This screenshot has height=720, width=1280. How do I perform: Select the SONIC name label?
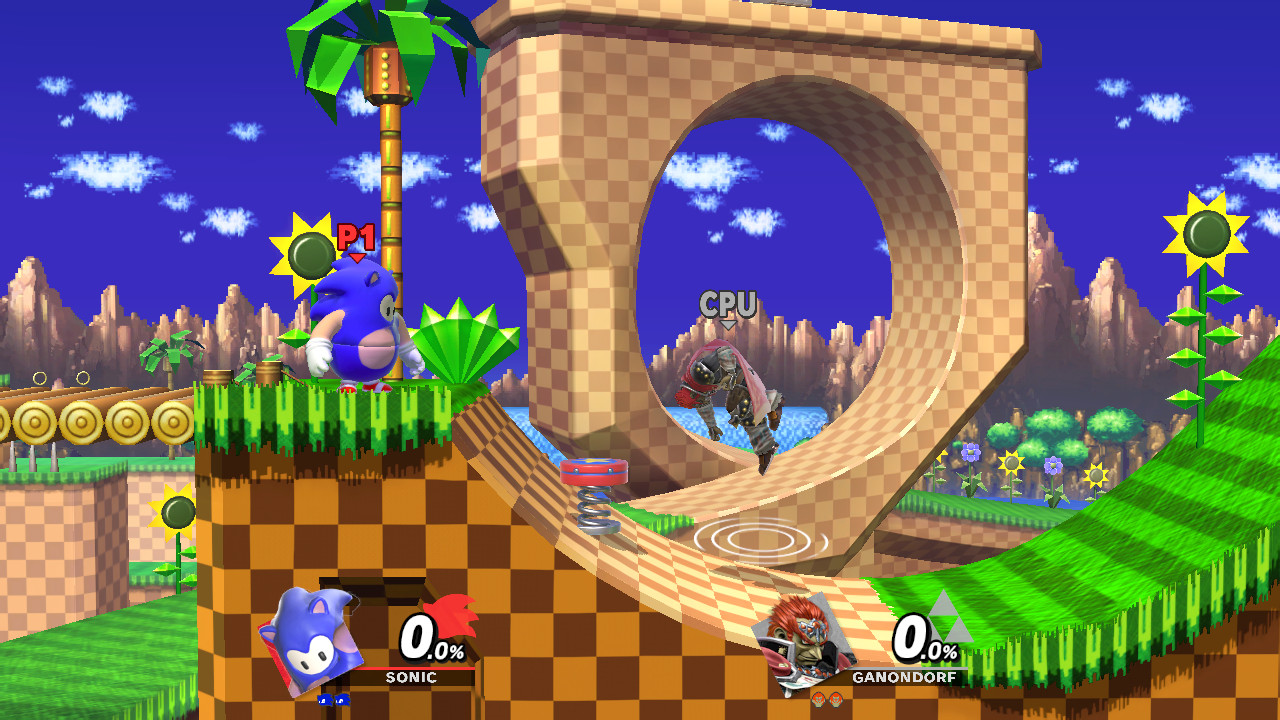pos(411,676)
